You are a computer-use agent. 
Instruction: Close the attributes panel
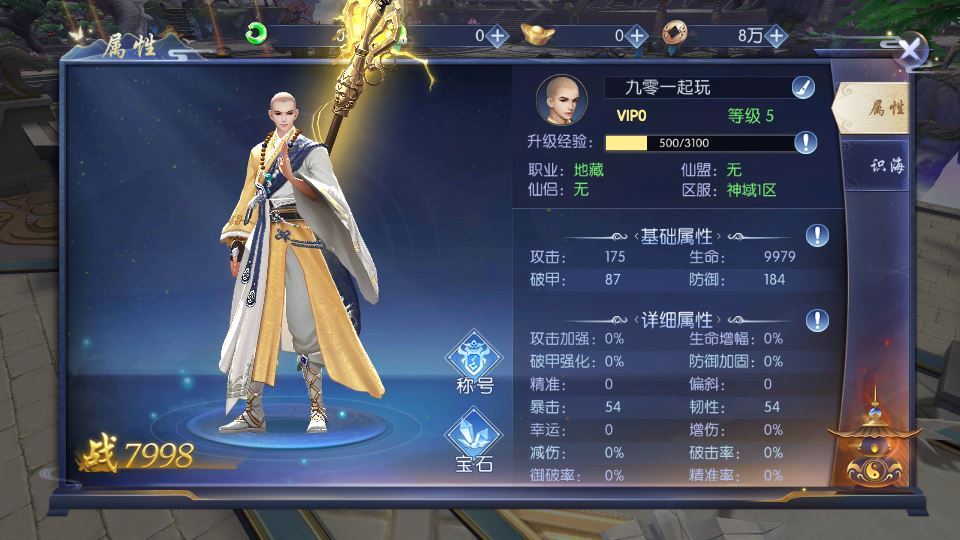[909, 50]
